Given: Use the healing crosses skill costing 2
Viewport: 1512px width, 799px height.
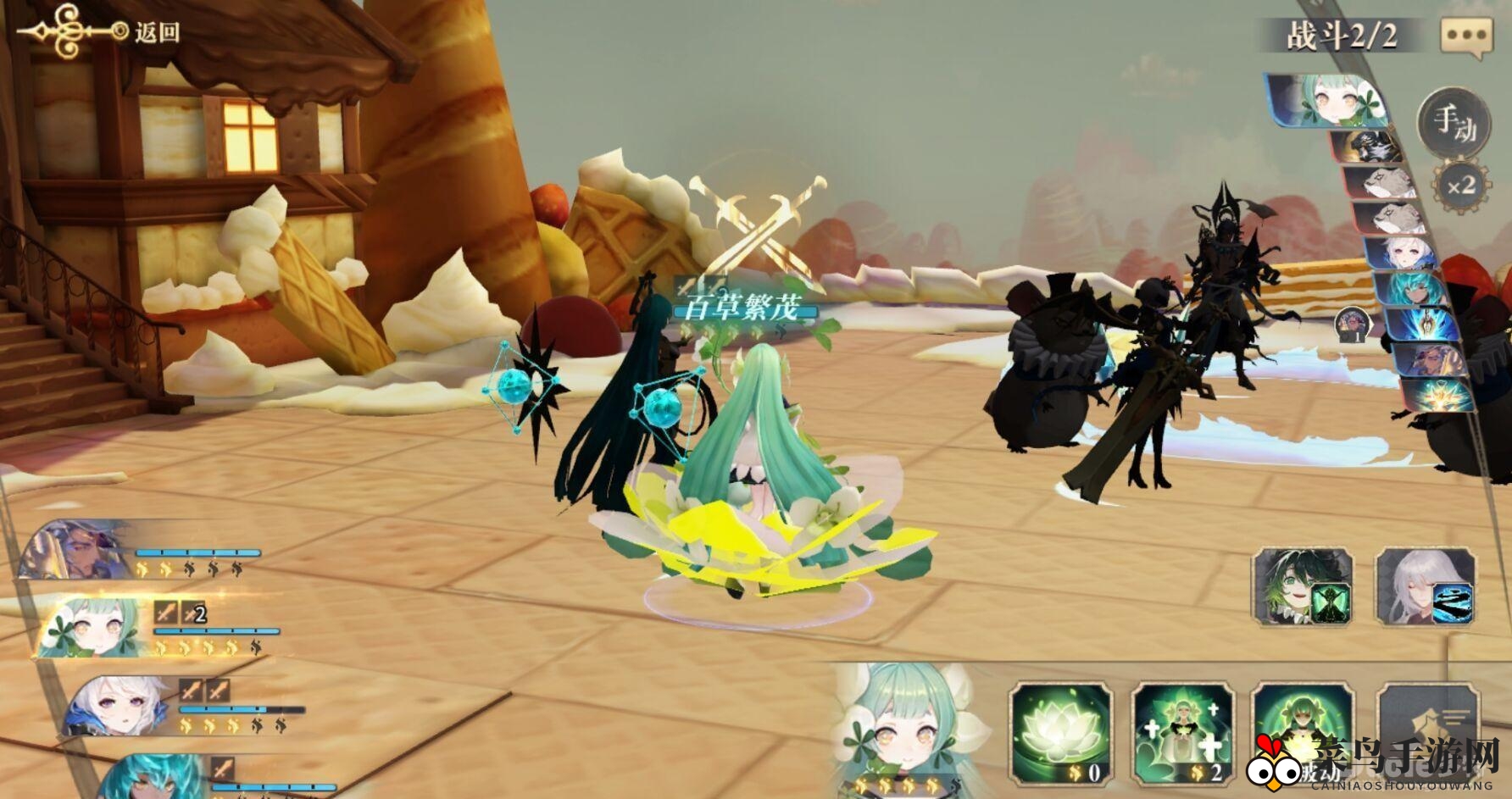Looking at the screenshot, I should (1183, 734).
